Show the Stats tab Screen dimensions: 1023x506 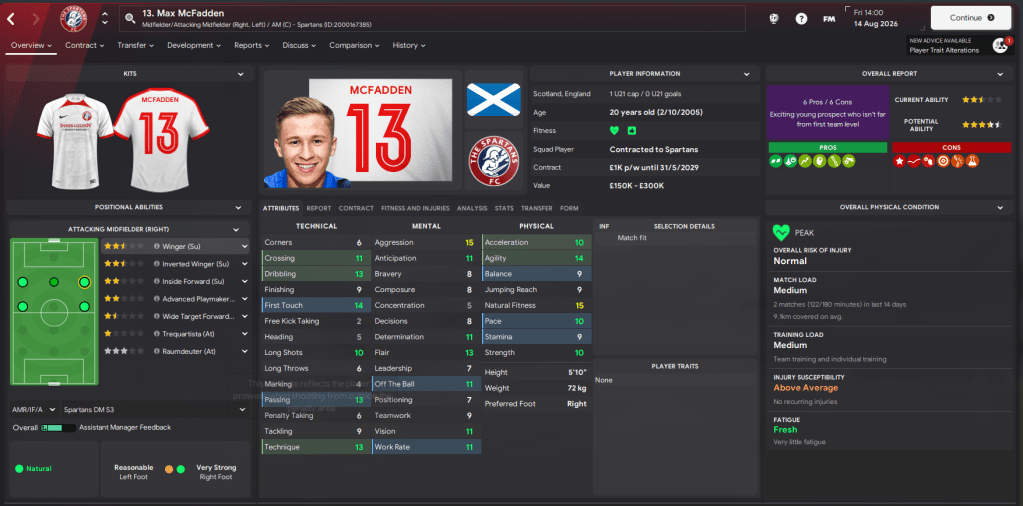tap(504, 208)
